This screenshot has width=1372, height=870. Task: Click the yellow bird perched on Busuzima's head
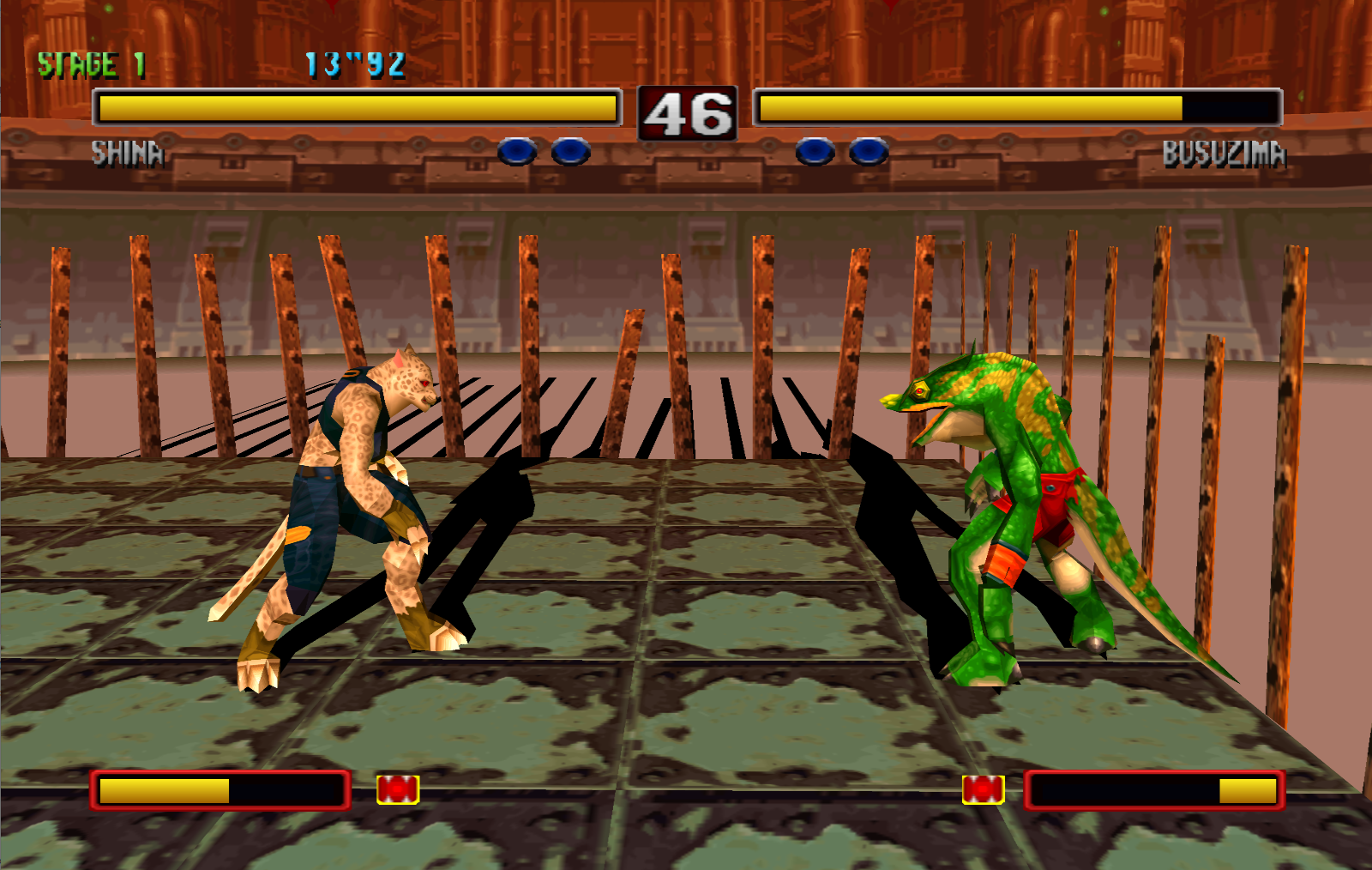tap(900, 400)
